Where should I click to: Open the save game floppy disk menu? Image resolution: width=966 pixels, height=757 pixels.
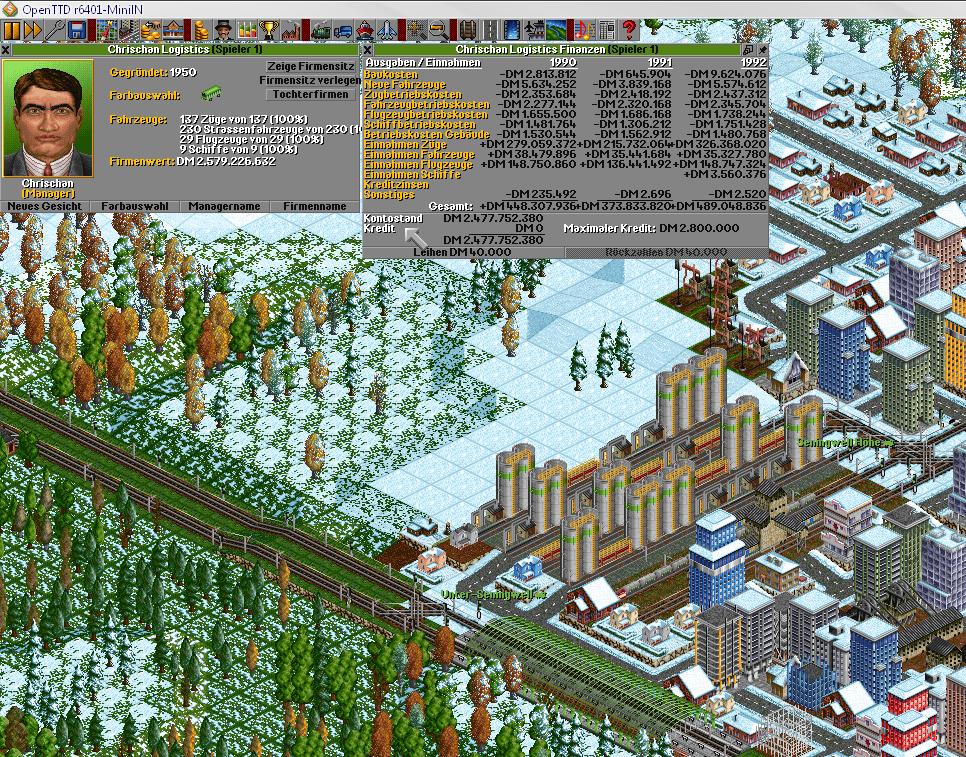click(77, 30)
